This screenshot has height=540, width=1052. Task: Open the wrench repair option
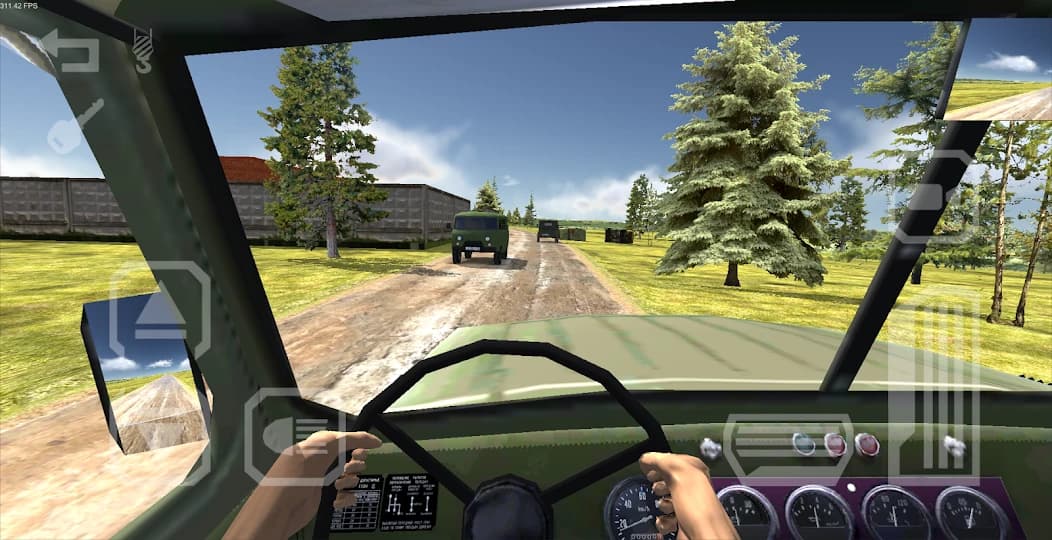point(75,126)
